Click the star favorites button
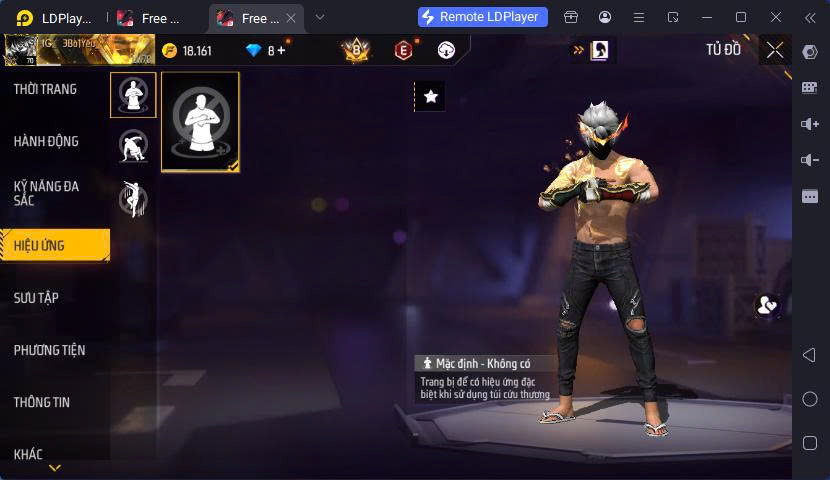The image size is (830, 480). pos(430,96)
